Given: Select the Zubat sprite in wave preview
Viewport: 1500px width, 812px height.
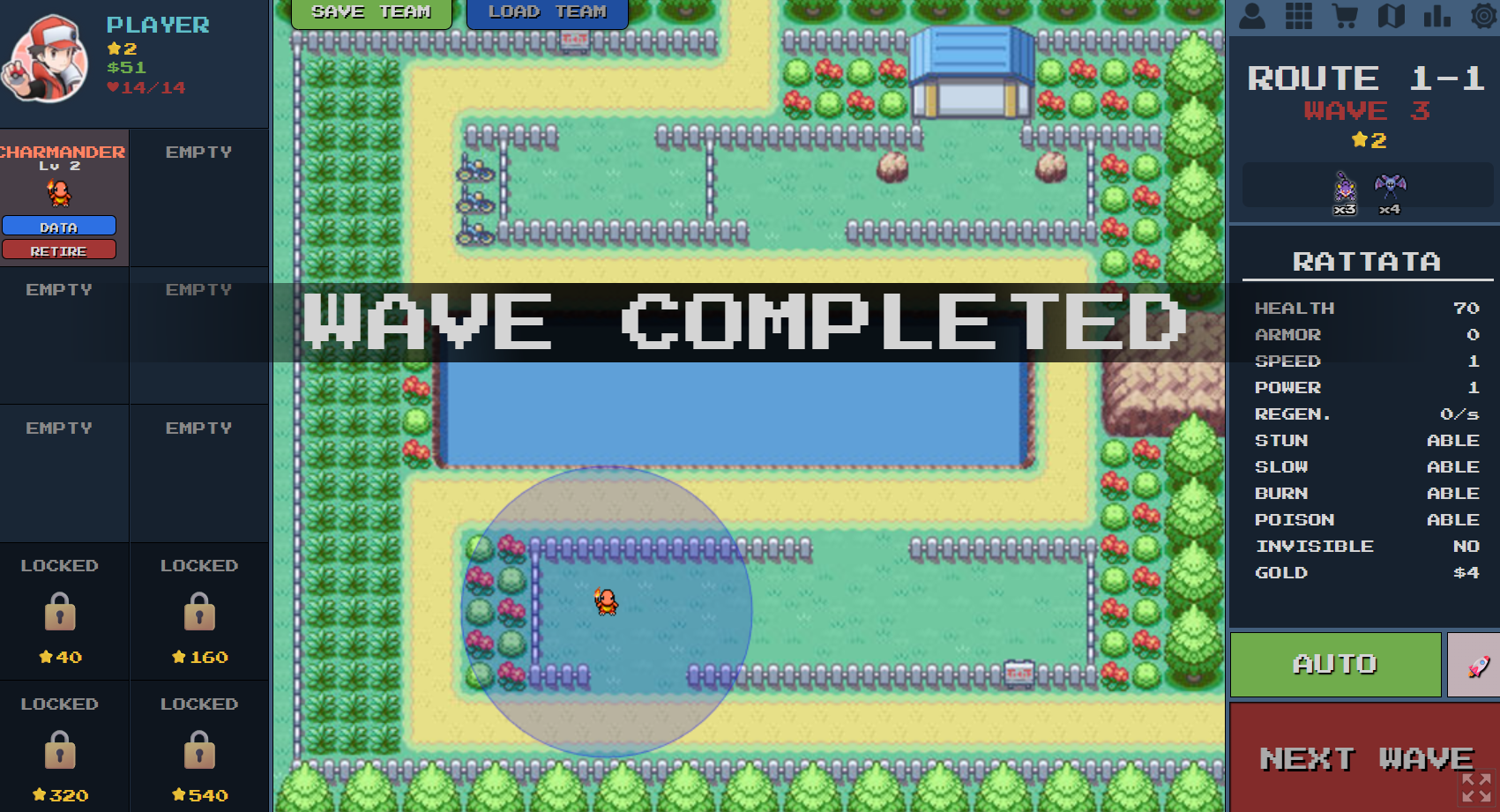Looking at the screenshot, I should click(x=1389, y=185).
